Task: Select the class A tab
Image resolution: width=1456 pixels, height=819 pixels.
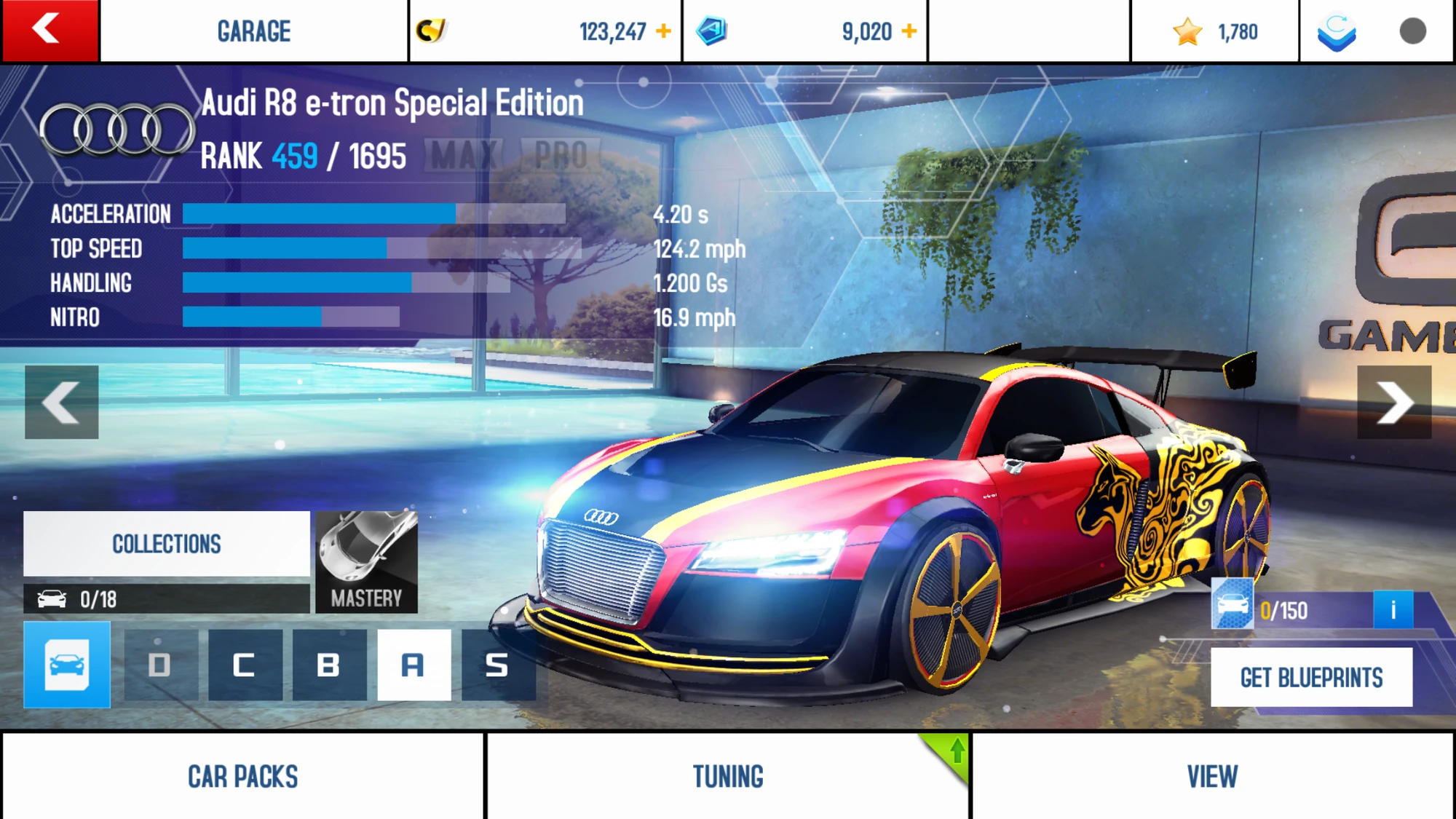Action: click(x=414, y=665)
